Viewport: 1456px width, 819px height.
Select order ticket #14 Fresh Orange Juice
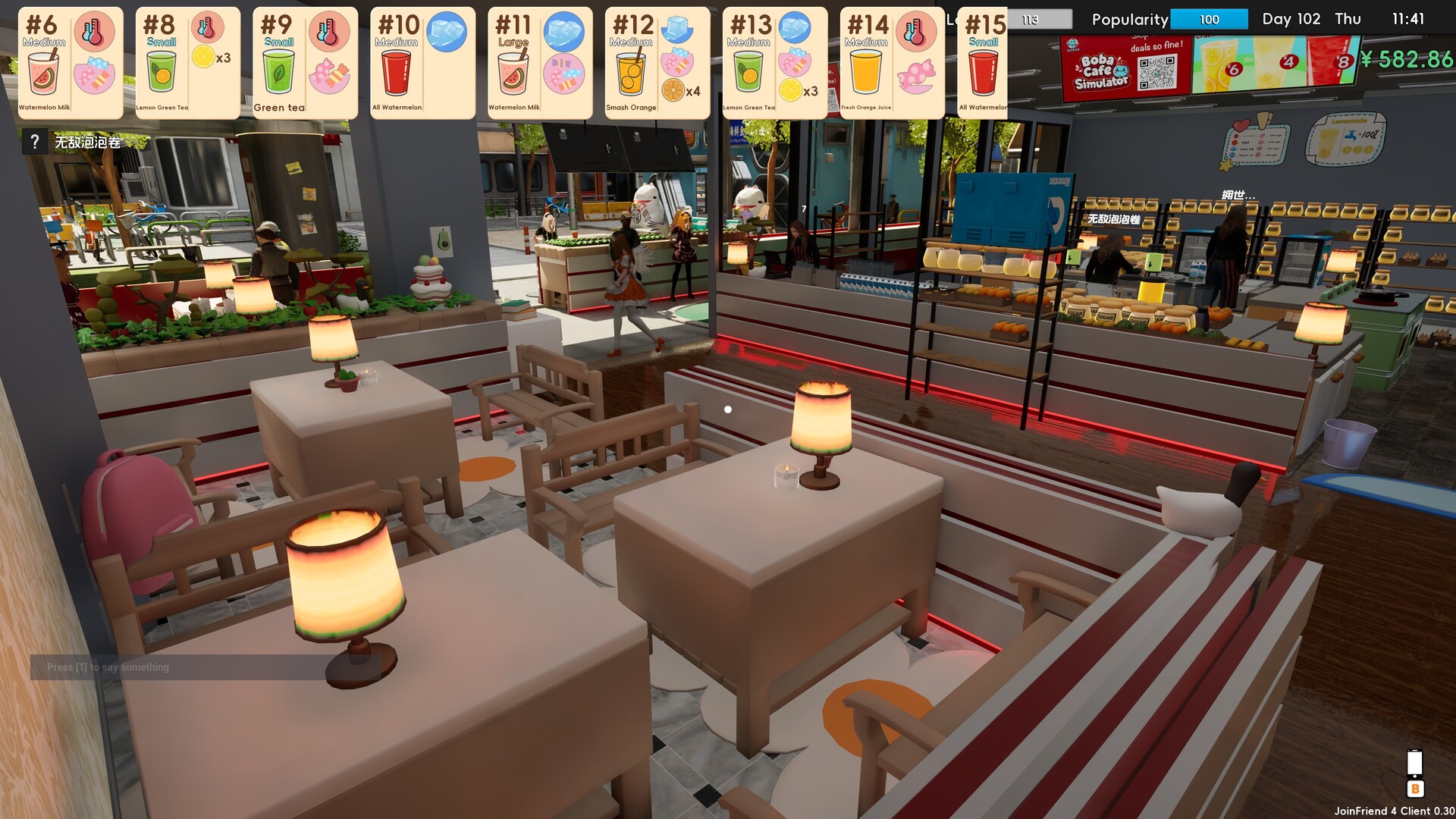click(892, 61)
